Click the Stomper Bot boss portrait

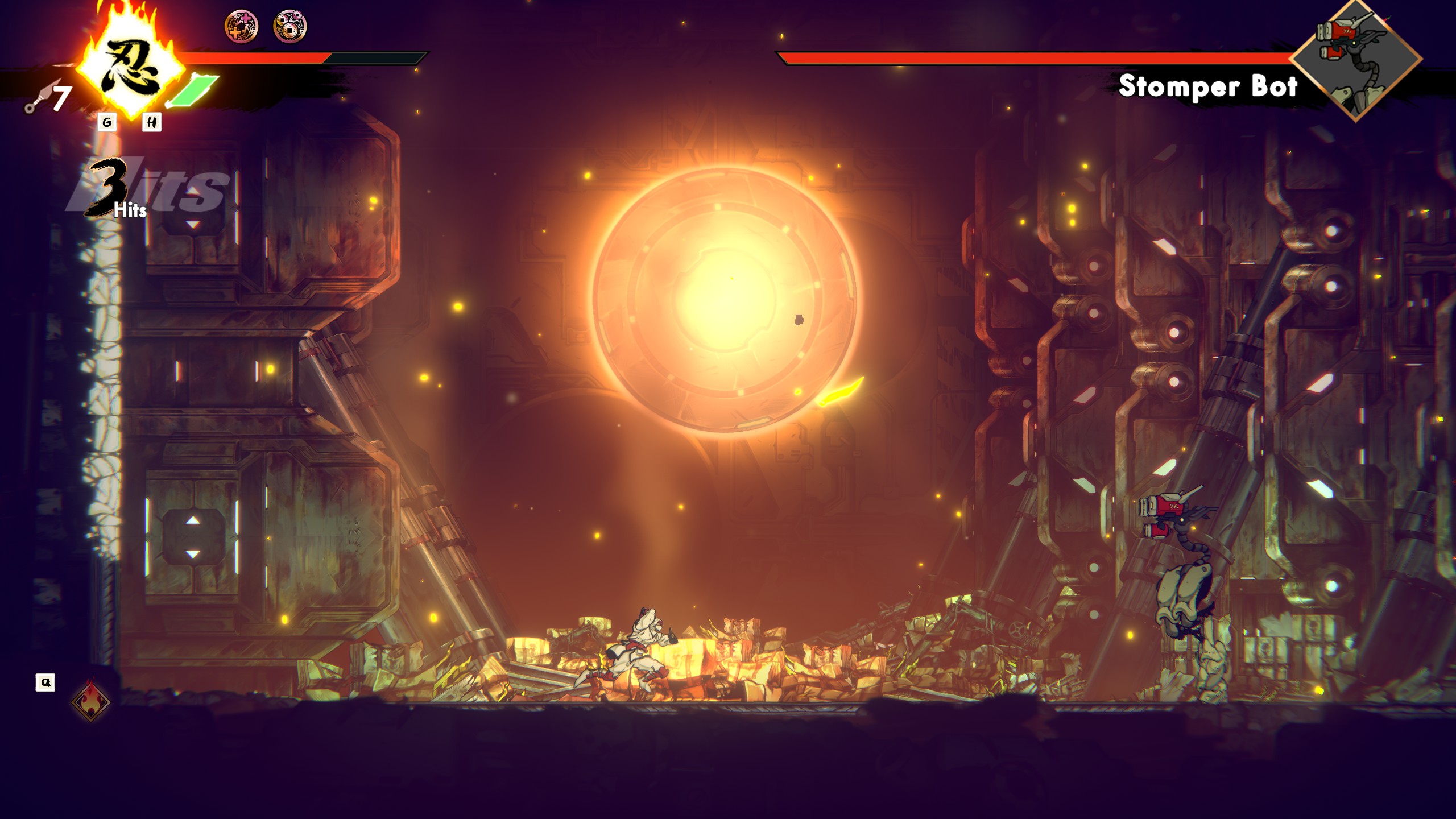pyautogui.click(x=1356, y=59)
